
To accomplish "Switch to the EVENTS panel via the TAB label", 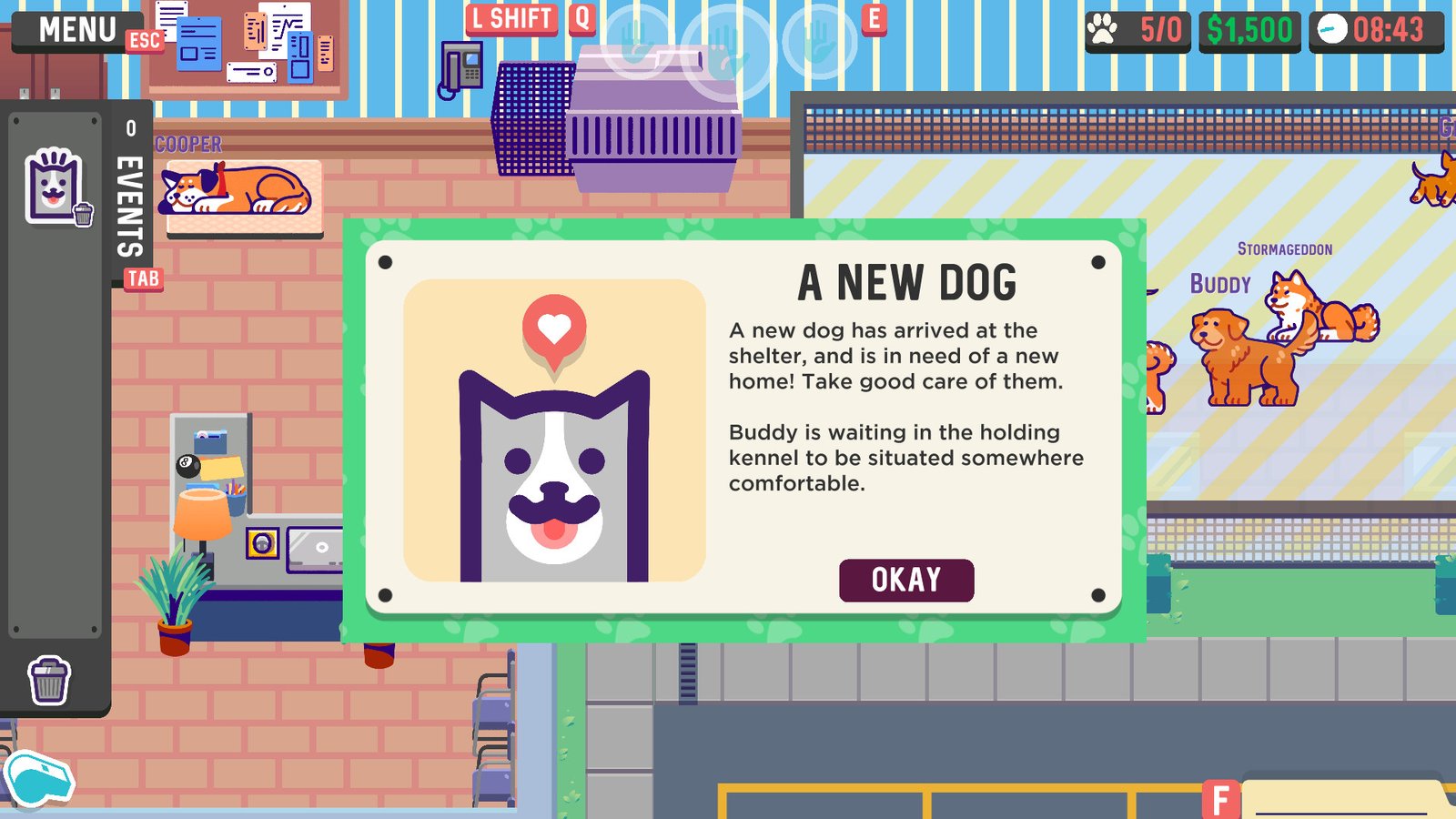I will 146,279.
